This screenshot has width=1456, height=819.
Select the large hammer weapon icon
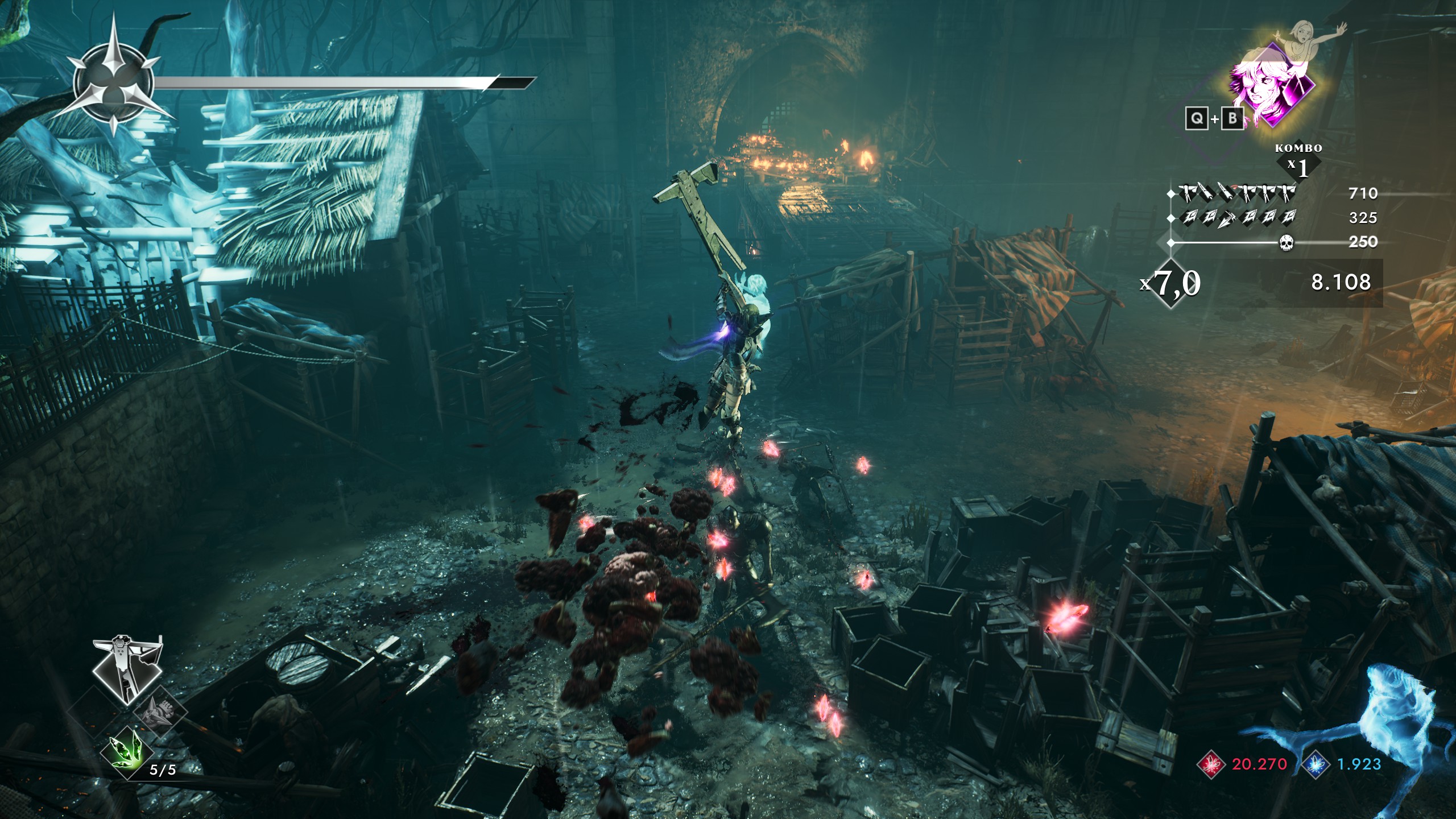(127, 669)
